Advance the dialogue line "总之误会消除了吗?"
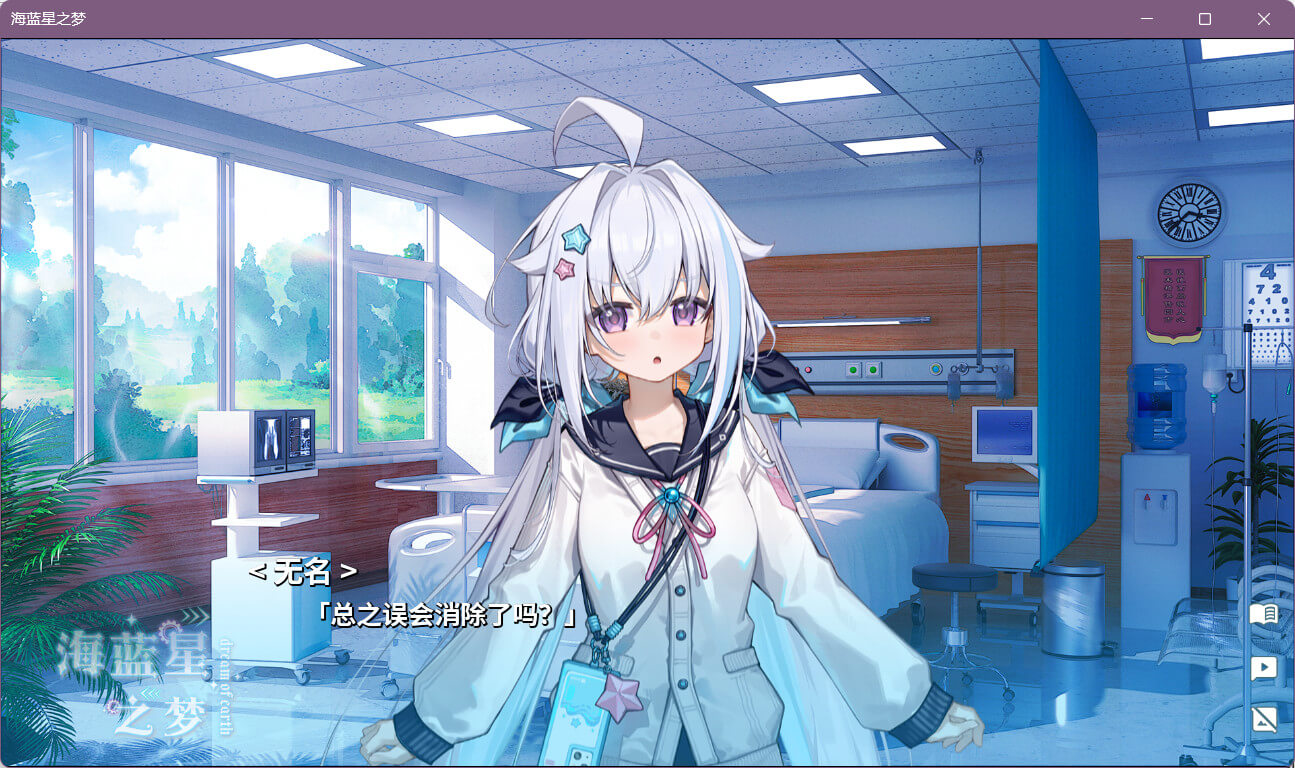Screen dimensions: 1295x768 point(446,615)
